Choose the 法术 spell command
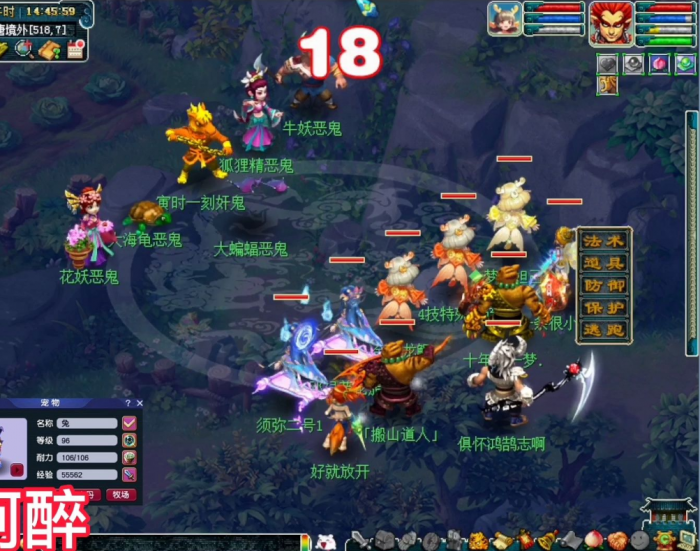The height and width of the screenshot is (551, 700). [x=603, y=241]
